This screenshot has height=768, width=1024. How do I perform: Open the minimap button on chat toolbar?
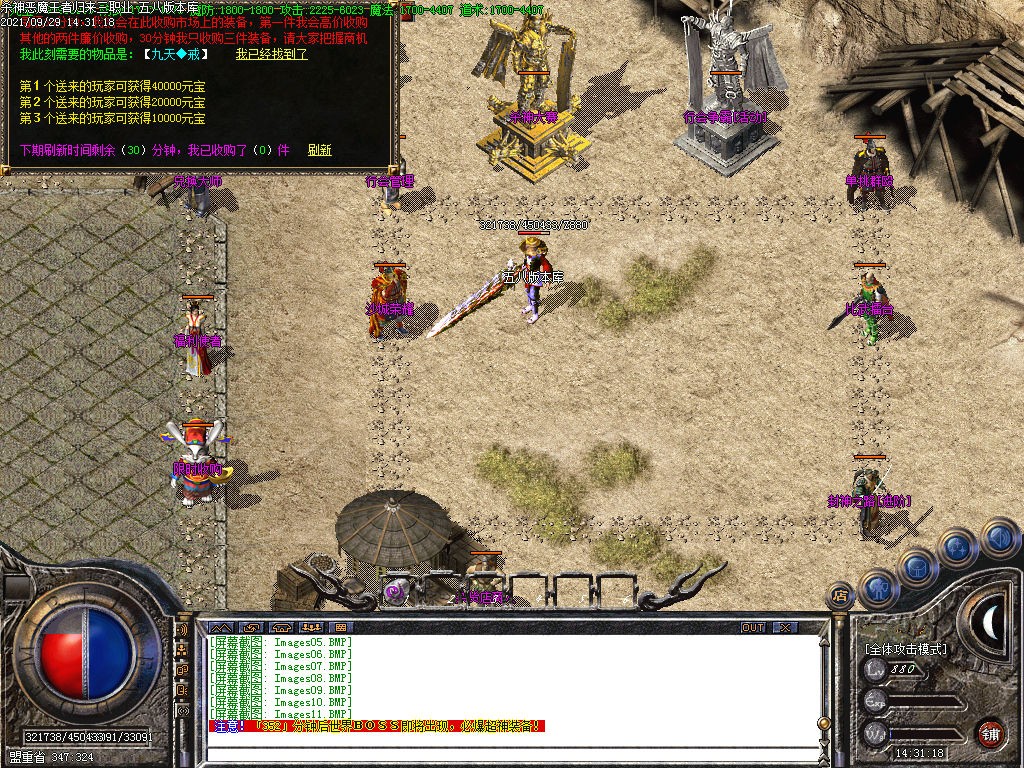220,627
